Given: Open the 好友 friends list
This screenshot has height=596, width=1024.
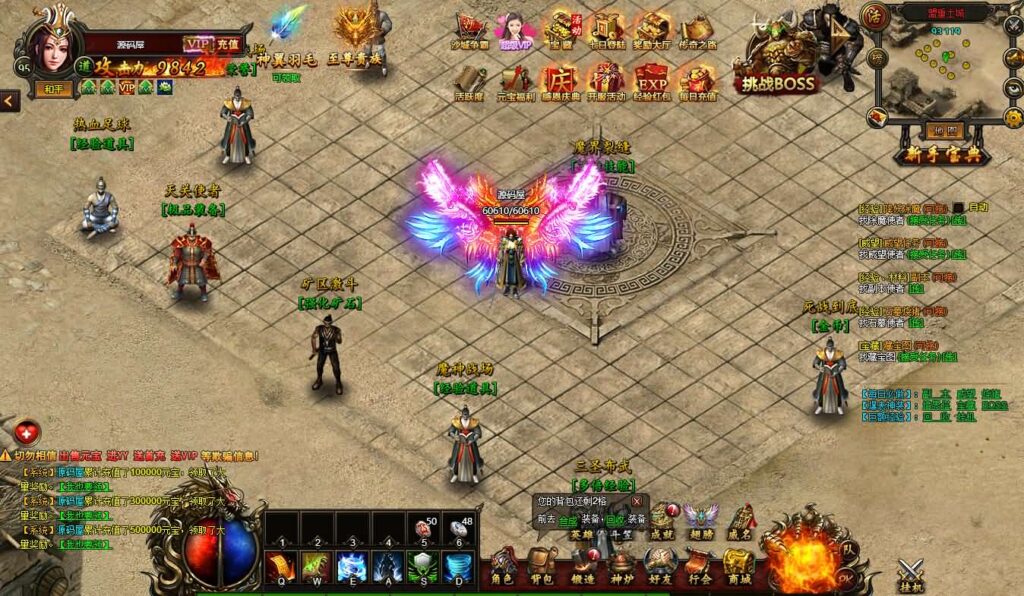Looking at the screenshot, I should pos(661,565).
